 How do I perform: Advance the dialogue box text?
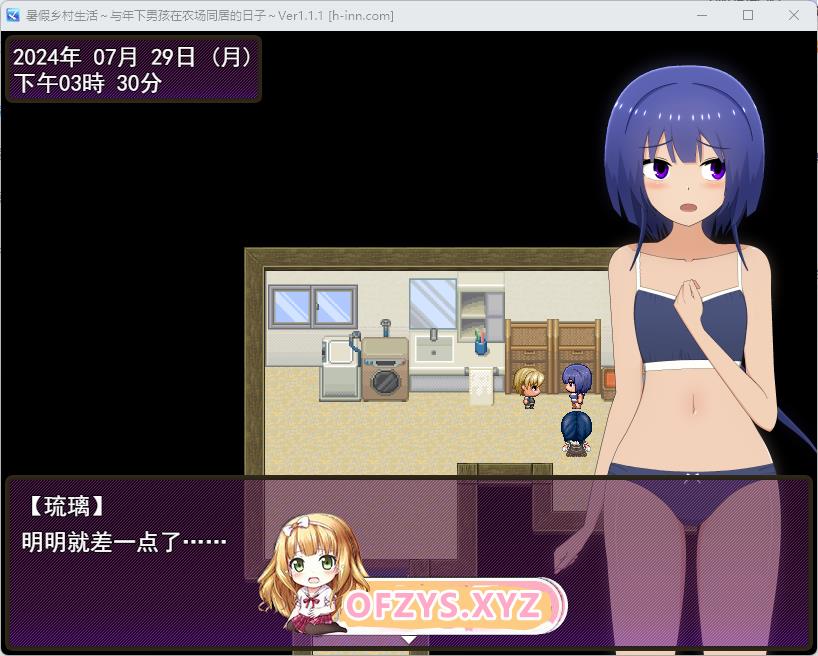click(408, 636)
